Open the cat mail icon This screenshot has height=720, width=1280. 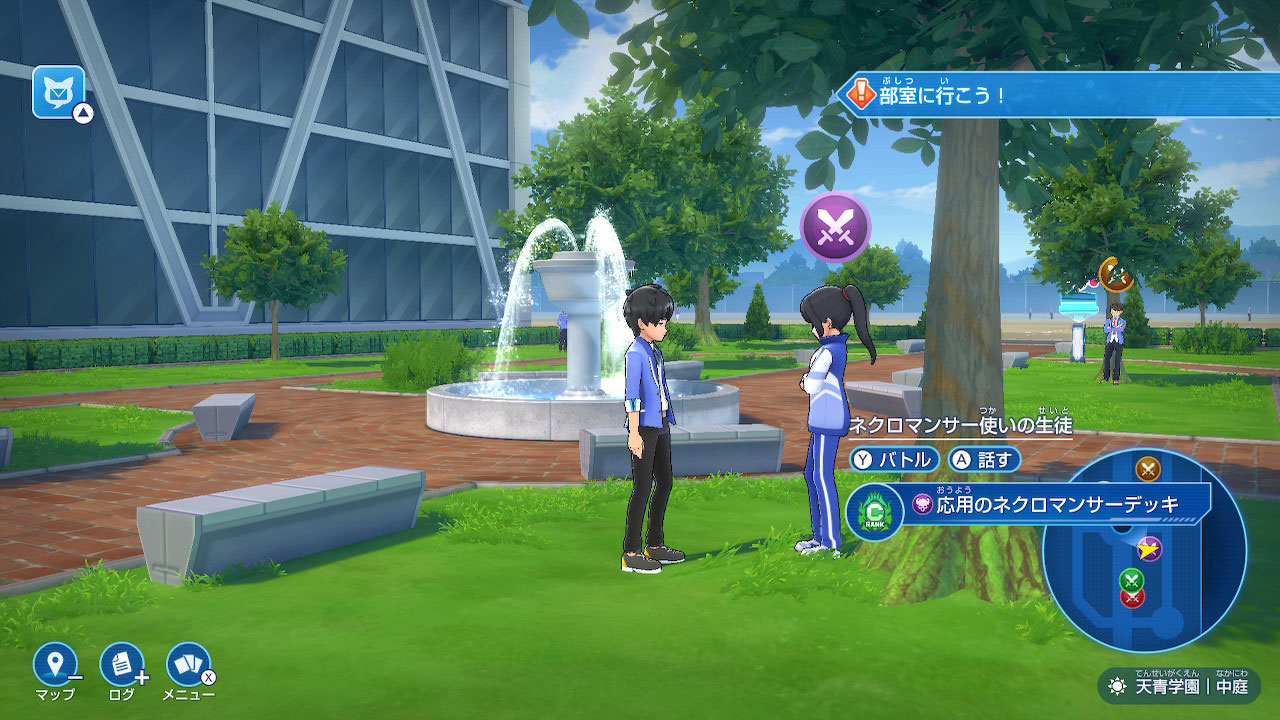click(x=58, y=92)
